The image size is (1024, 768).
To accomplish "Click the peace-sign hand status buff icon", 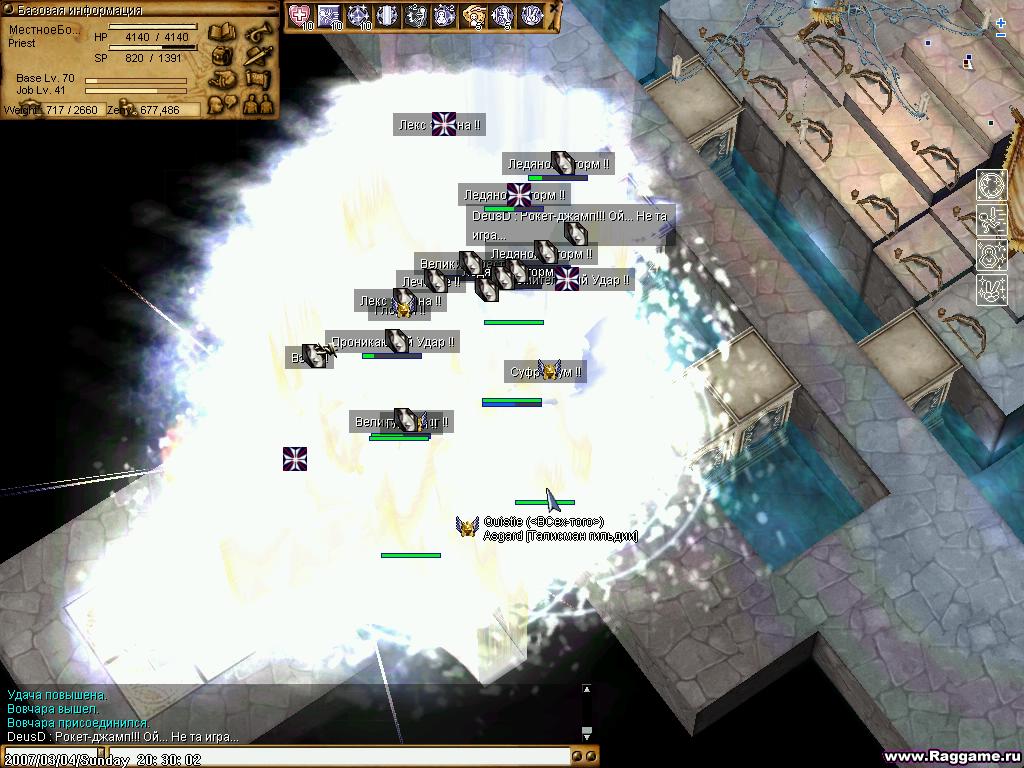I will pos(991,290).
